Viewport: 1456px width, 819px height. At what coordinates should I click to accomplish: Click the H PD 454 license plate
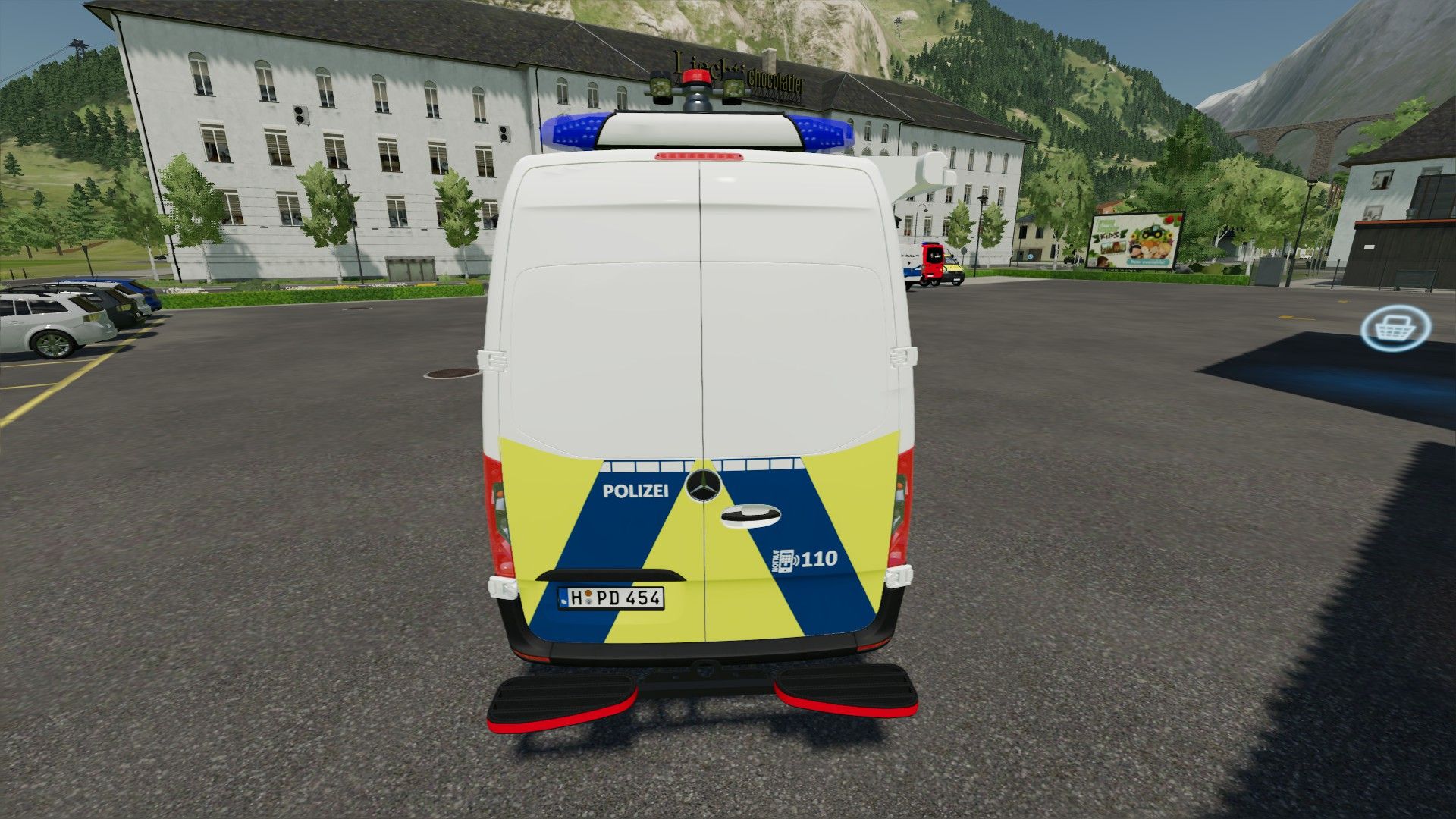tap(610, 598)
